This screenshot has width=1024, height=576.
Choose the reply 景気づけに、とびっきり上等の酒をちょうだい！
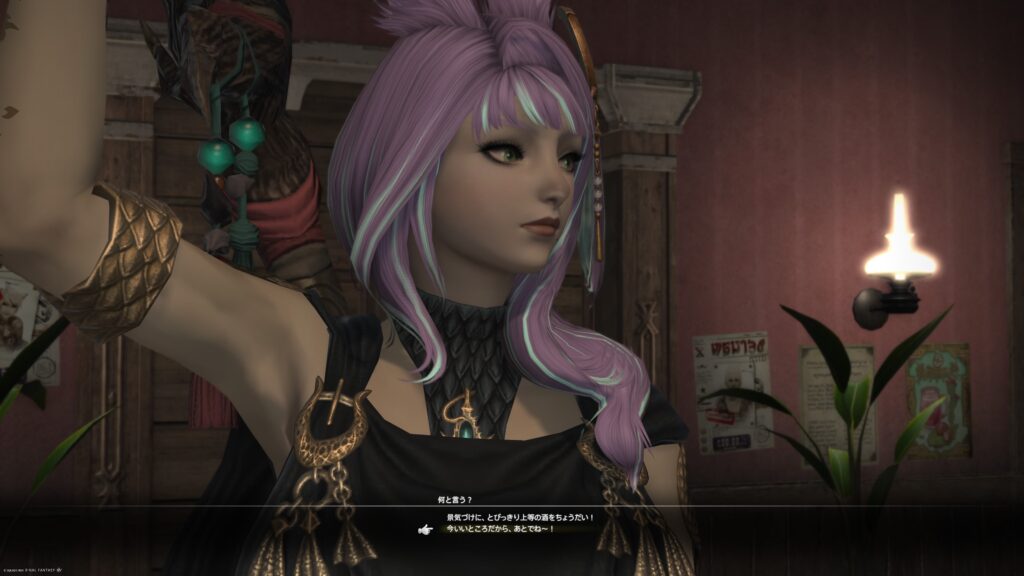coord(520,517)
